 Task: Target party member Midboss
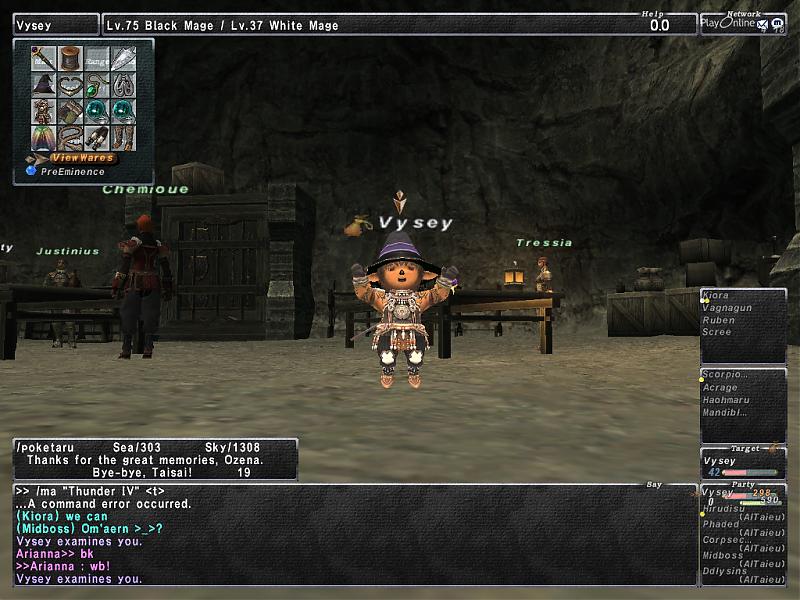[723, 555]
